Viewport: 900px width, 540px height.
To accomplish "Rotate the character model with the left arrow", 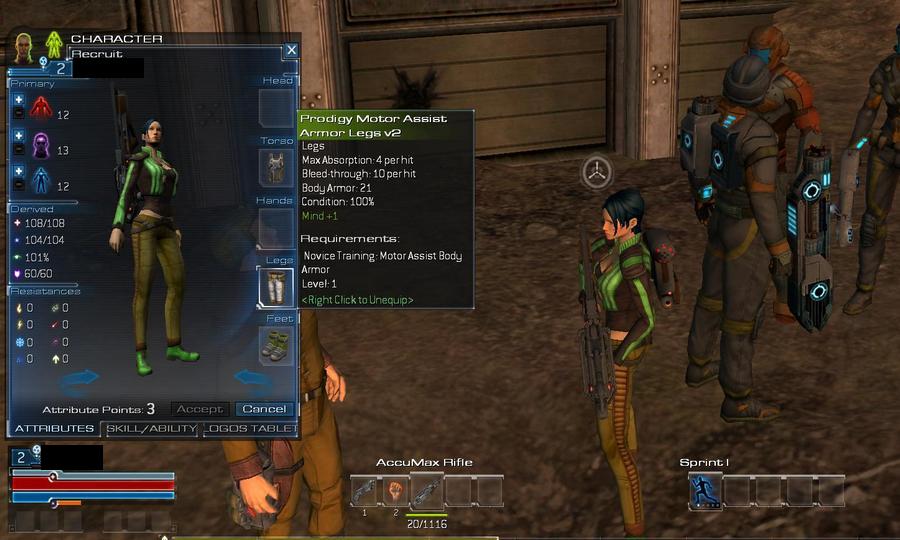I will (80, 378).
